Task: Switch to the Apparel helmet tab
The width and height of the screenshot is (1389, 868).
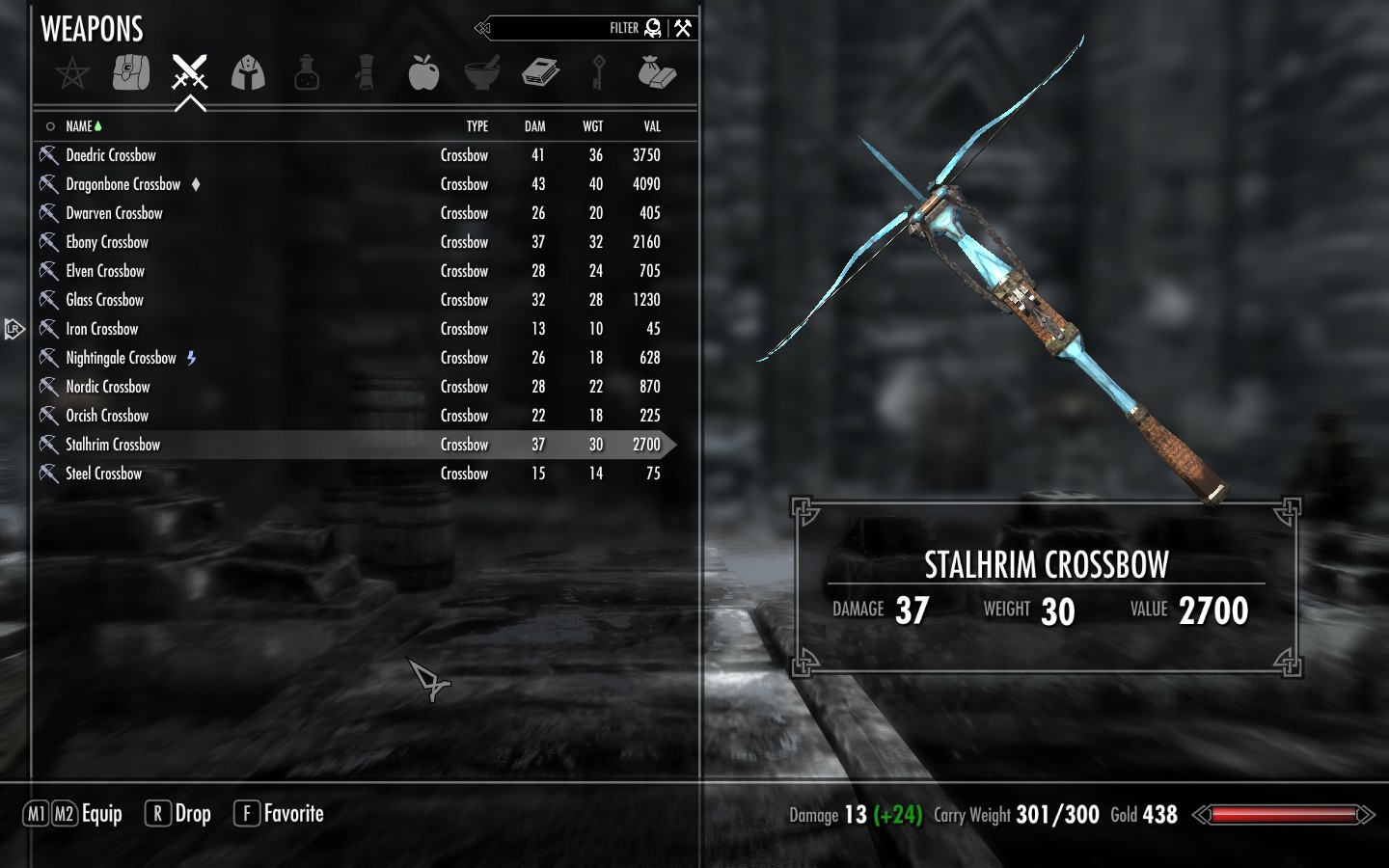Action: click(x=248, y=72)
